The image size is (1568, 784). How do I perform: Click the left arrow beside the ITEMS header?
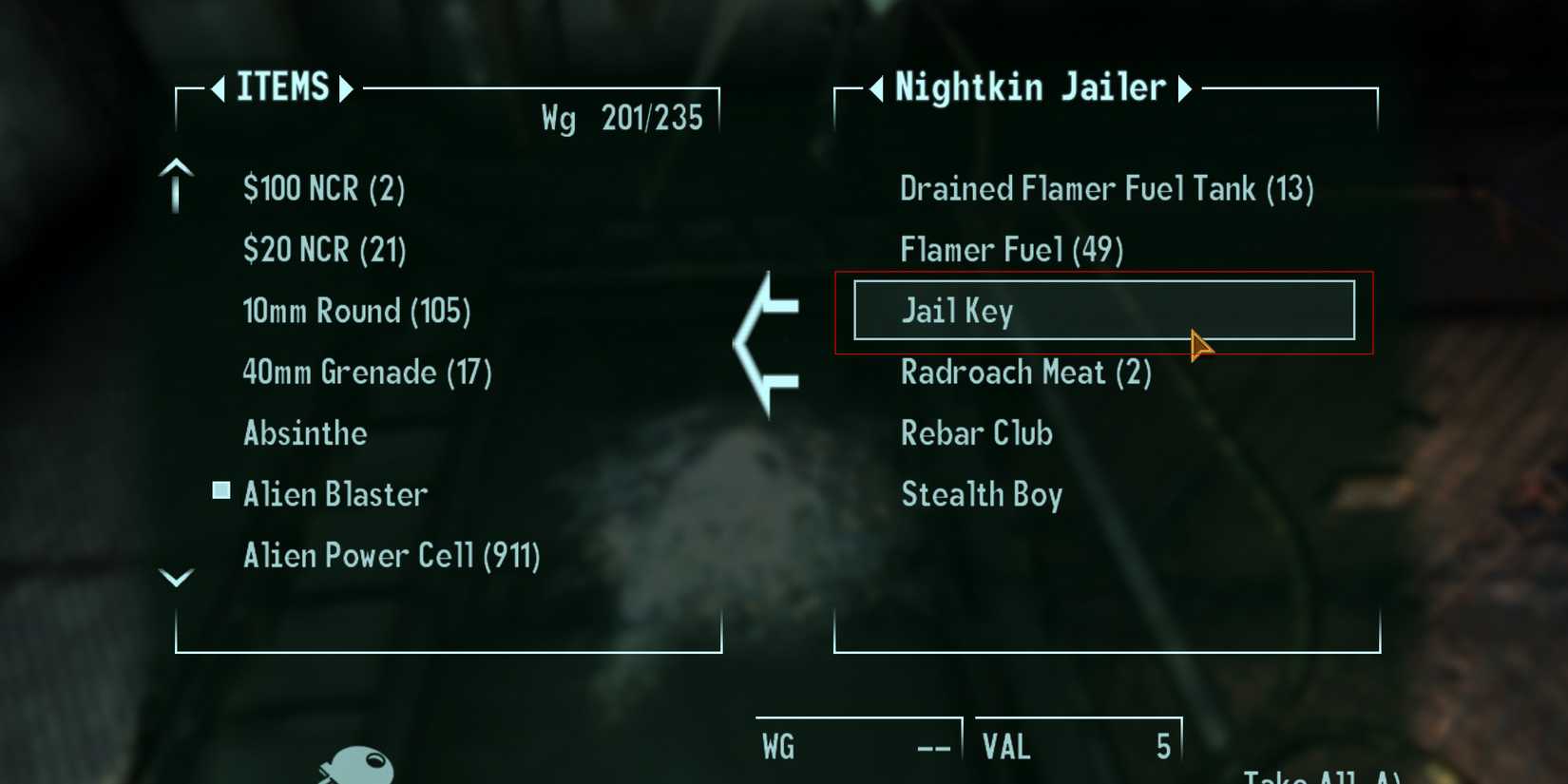(217, 87)
